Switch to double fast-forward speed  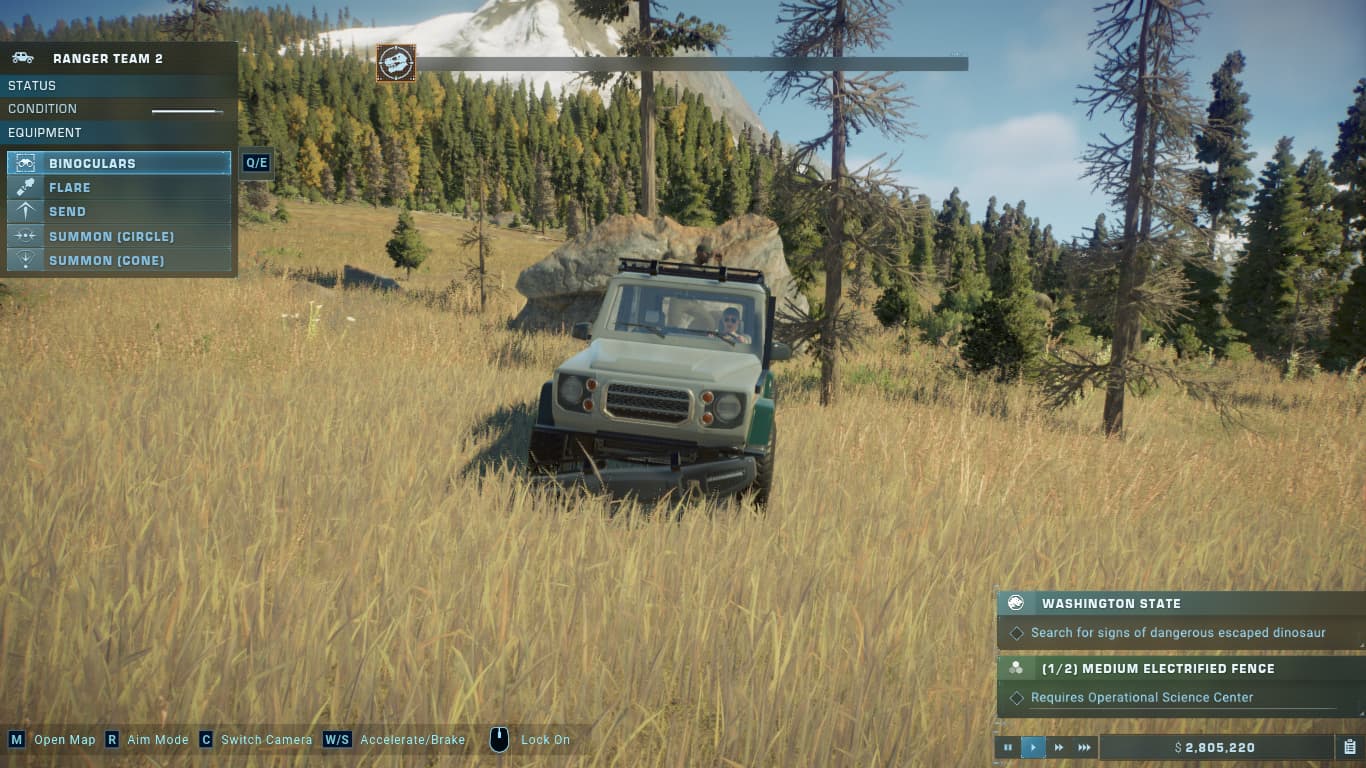pyautogui.click(x=1059, y=747)
